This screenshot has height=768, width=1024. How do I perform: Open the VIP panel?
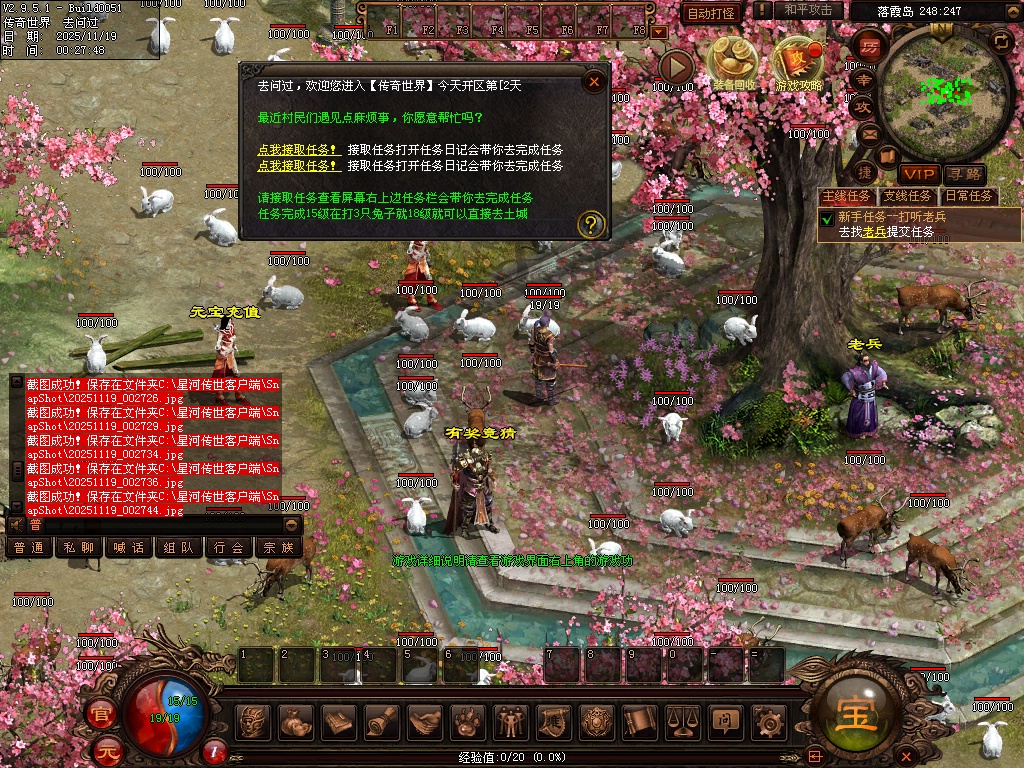[917, 174]
